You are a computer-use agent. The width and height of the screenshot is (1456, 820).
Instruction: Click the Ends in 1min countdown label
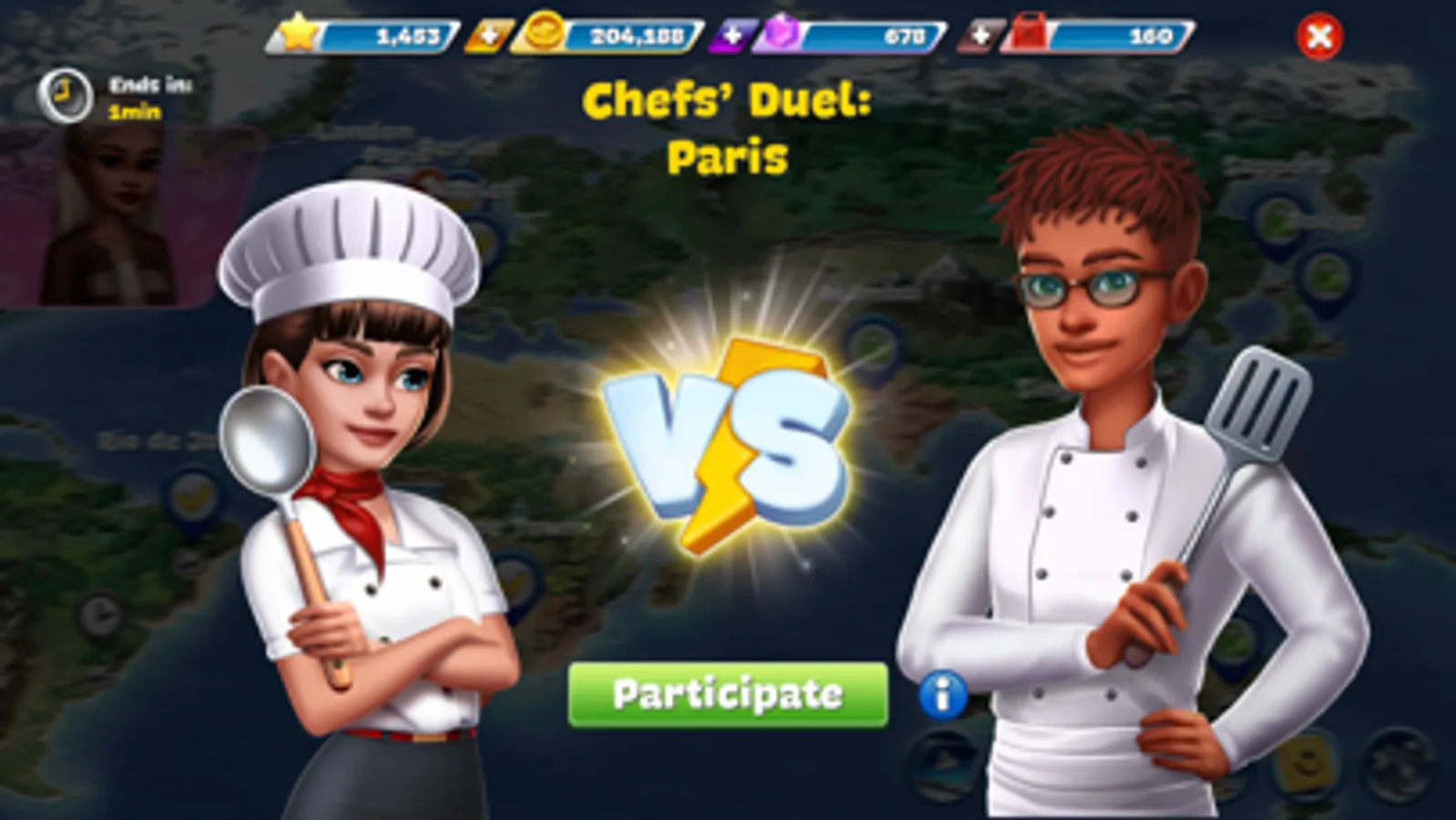click(x=146, y=100)
